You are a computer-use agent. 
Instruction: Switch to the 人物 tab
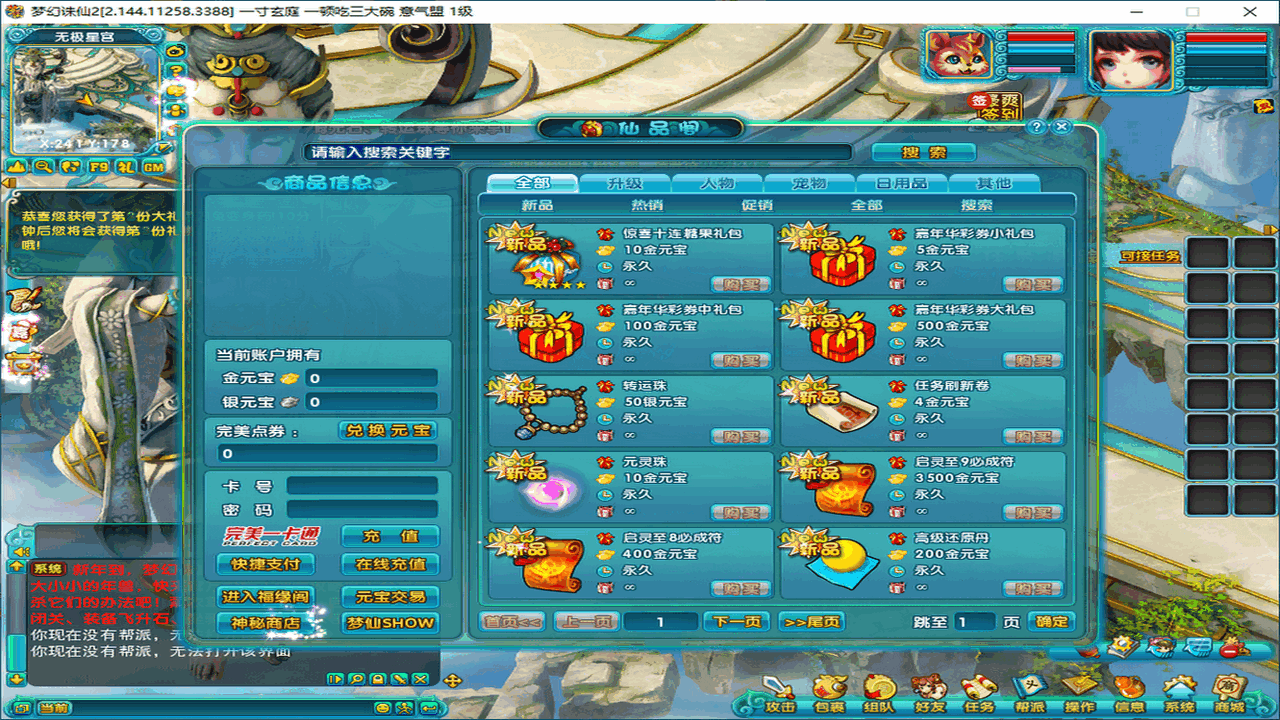point(716,183)
